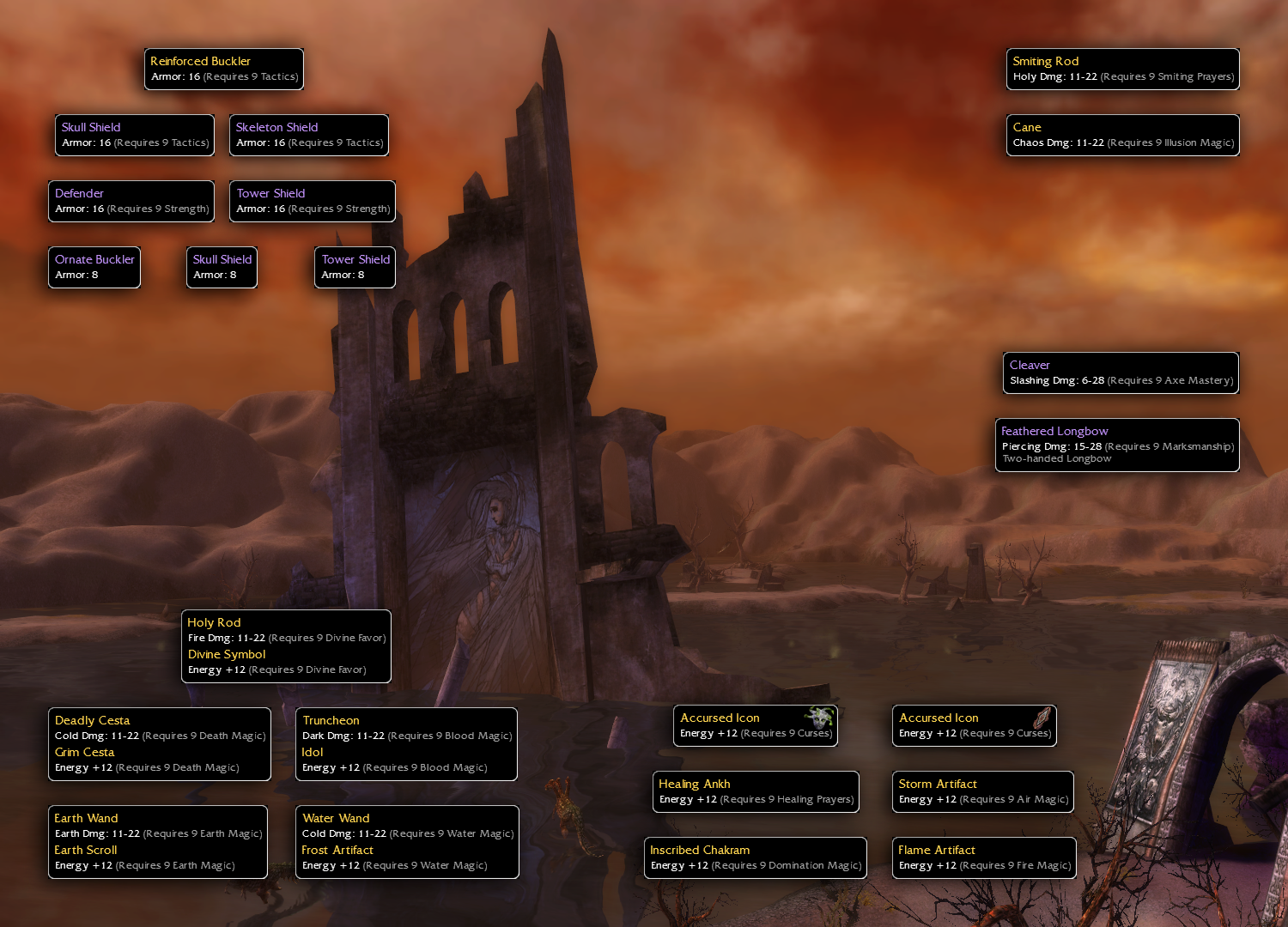Select the Feathered Longbow box
This screenshot has height=927, width=1288.
(1117, 445)
